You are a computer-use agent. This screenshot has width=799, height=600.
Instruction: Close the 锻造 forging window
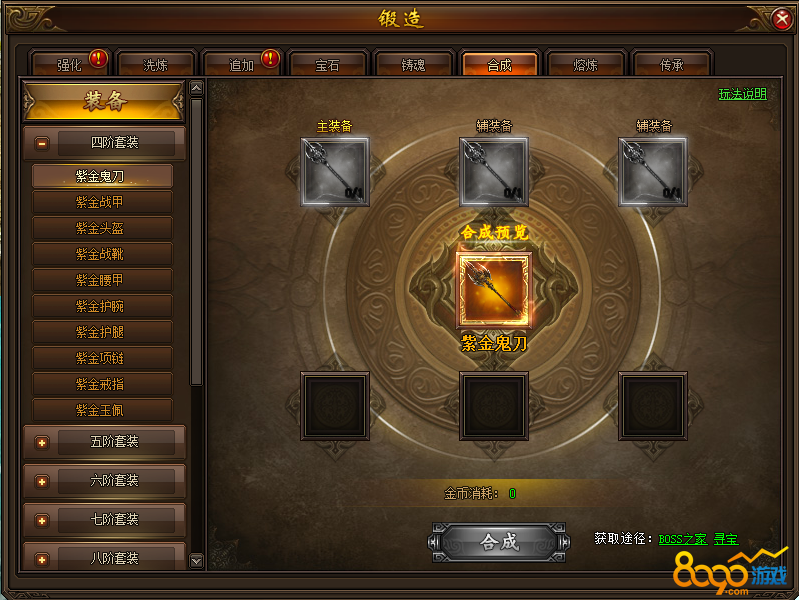(782, 18)
